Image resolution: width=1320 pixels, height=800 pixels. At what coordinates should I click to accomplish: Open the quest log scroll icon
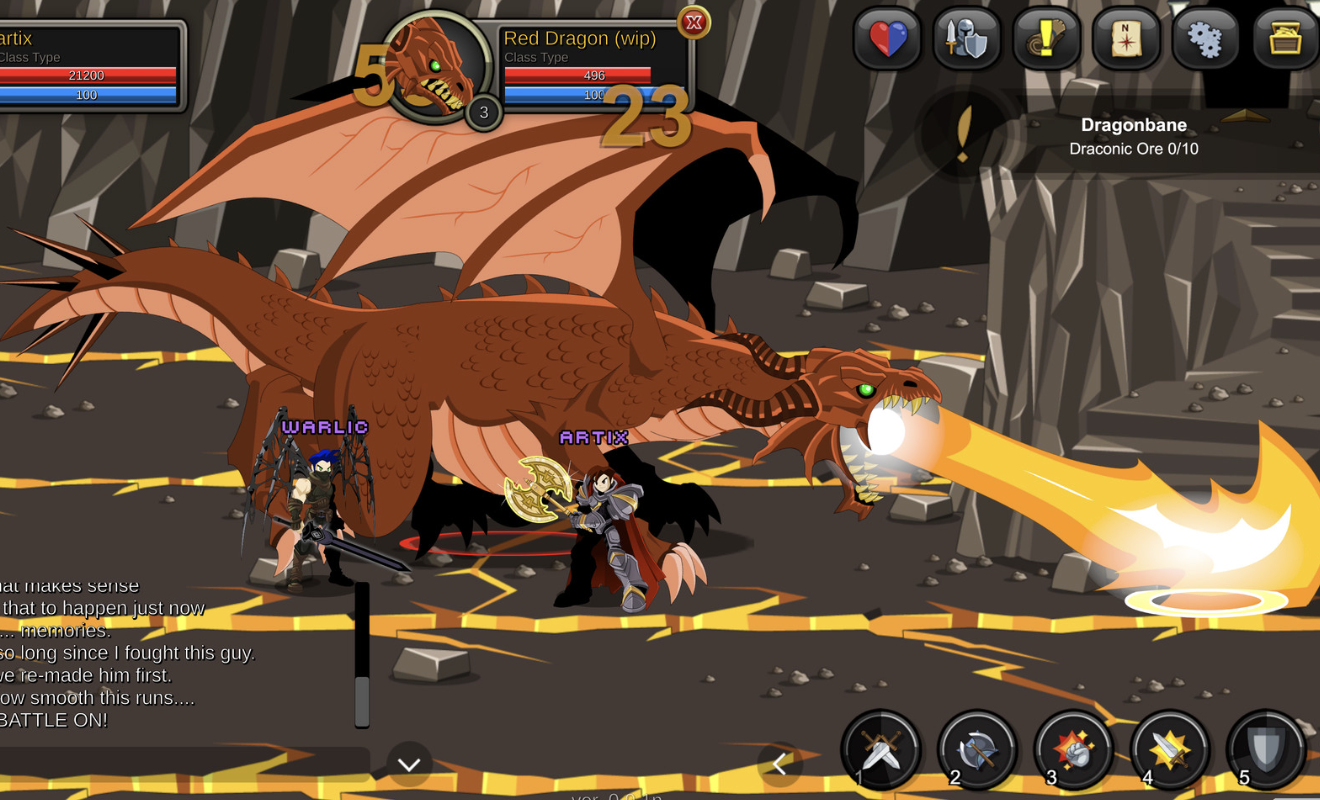pos(1046,40)
